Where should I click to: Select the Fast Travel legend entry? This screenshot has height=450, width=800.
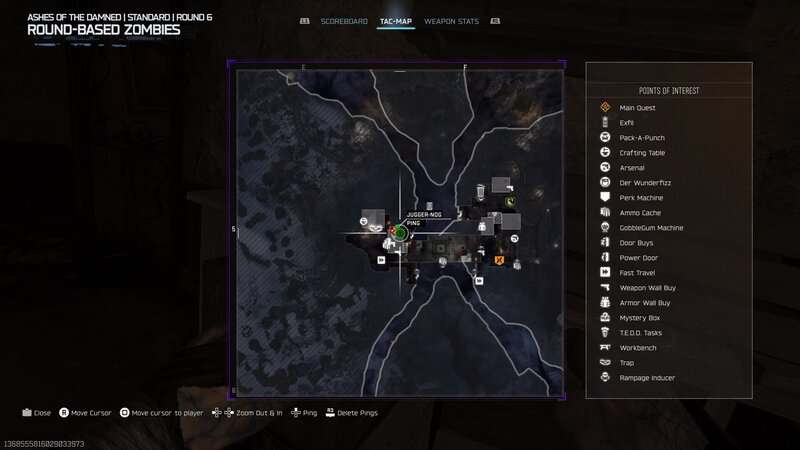pyautogui.click(x=637, y=272)
